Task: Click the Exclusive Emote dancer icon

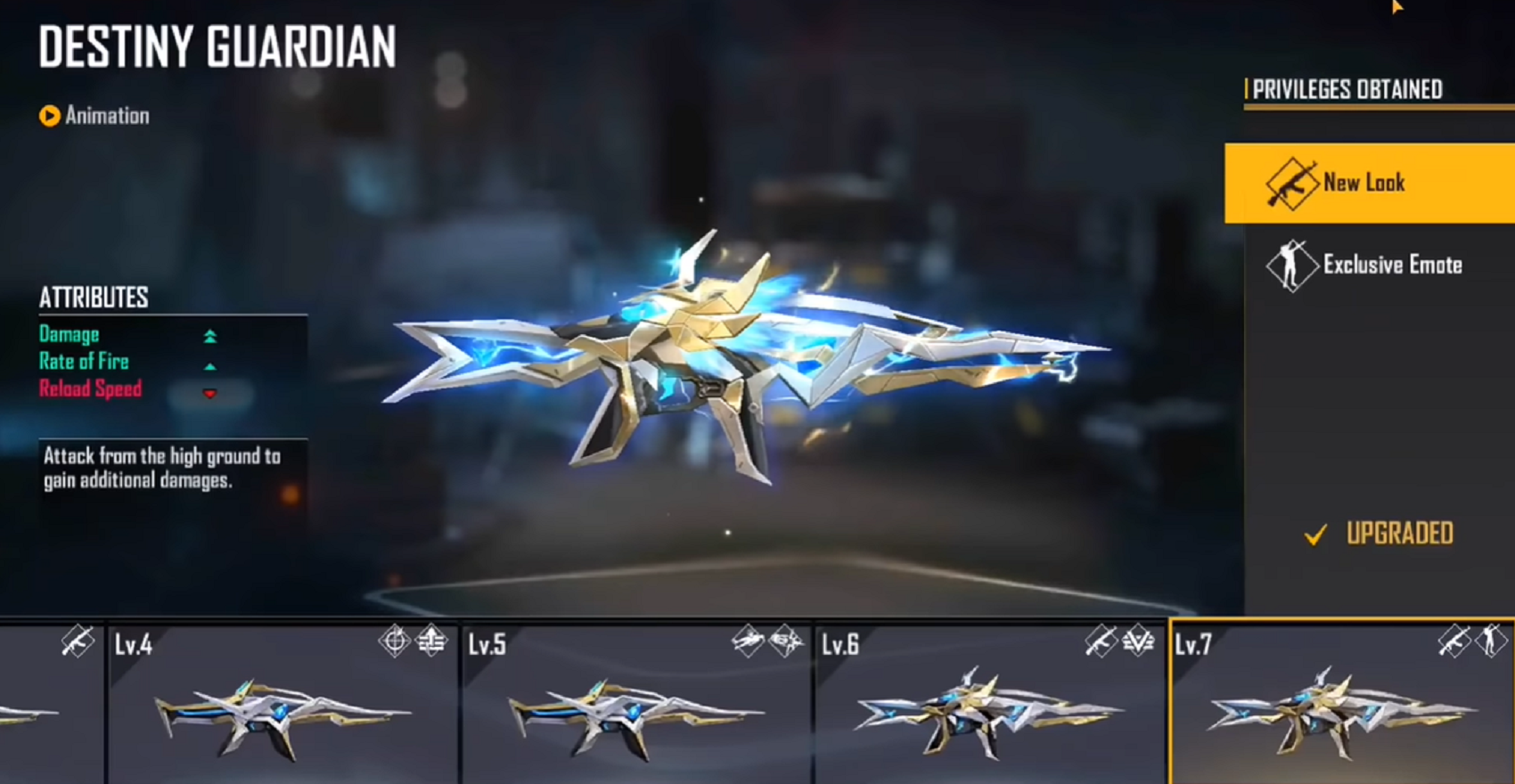Action: click(x=1290, y=265)
